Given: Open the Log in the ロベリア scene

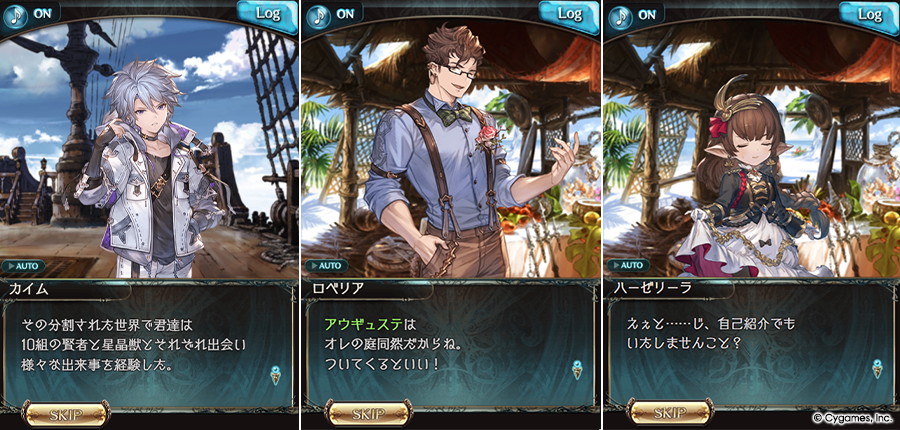Looking at the screenshot, I should tap(569, 15).
